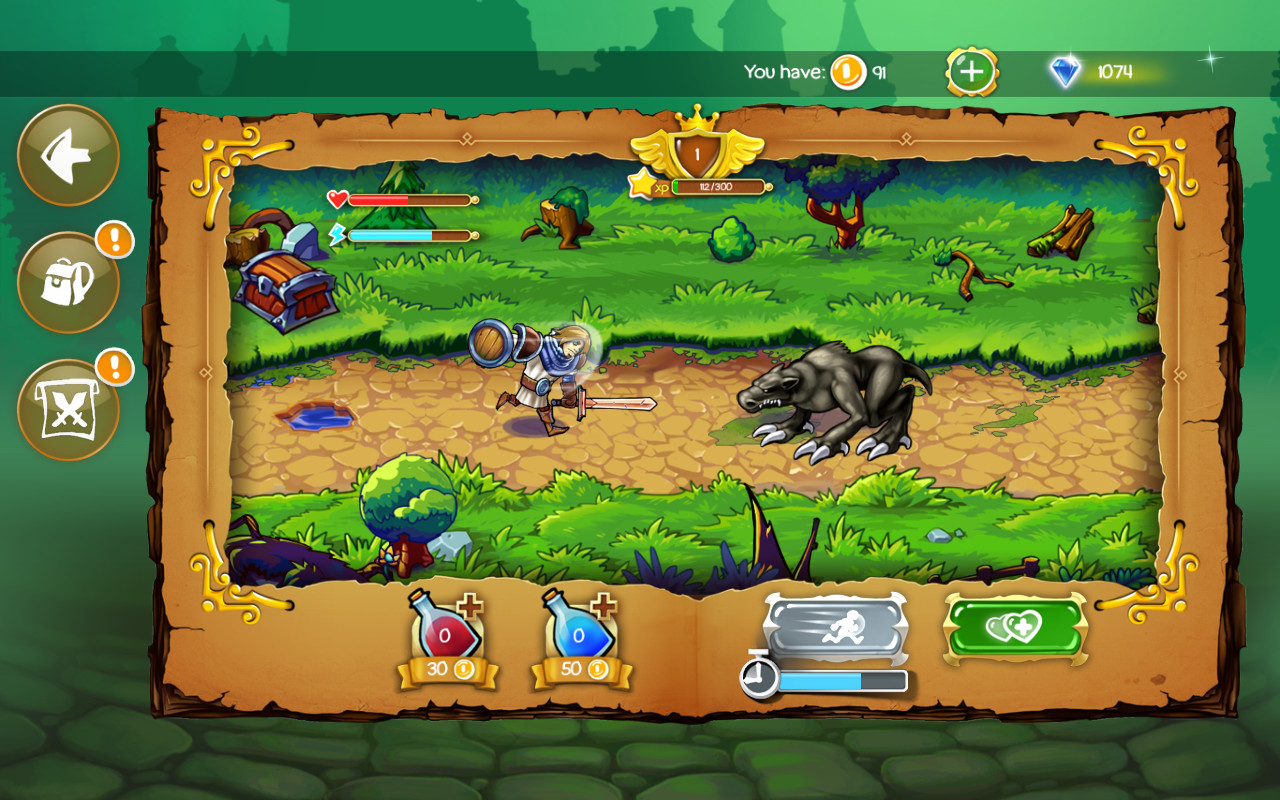Click the lightning icon beside the energy bar

point(337,231)
